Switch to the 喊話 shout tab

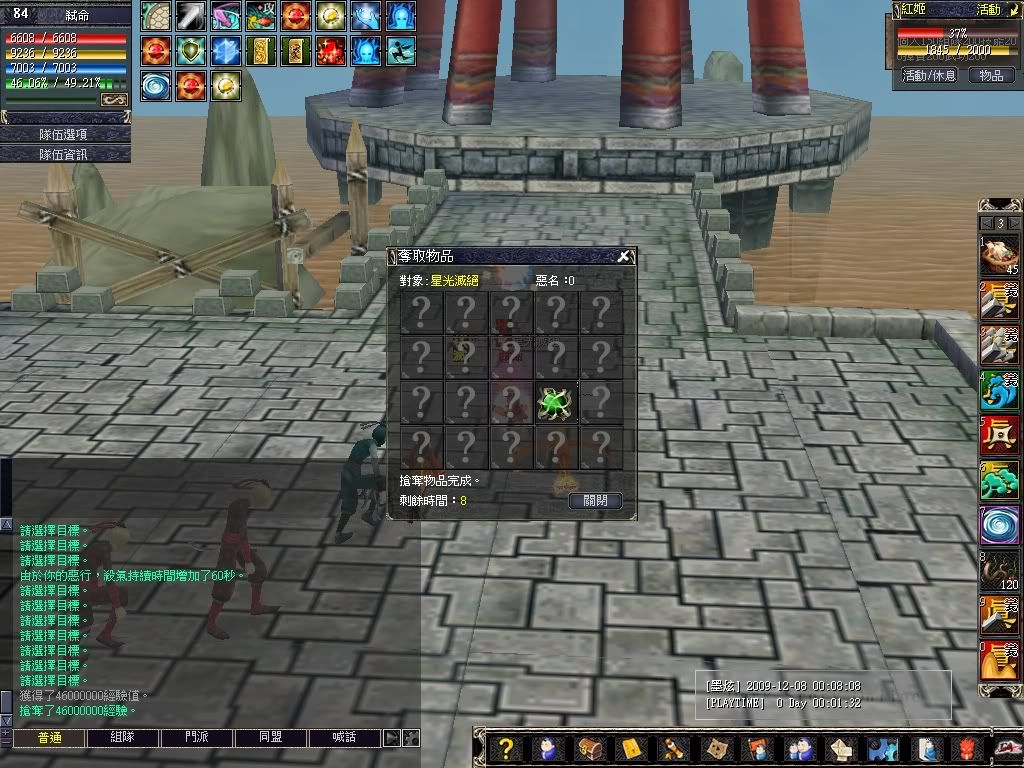[344, 738]
